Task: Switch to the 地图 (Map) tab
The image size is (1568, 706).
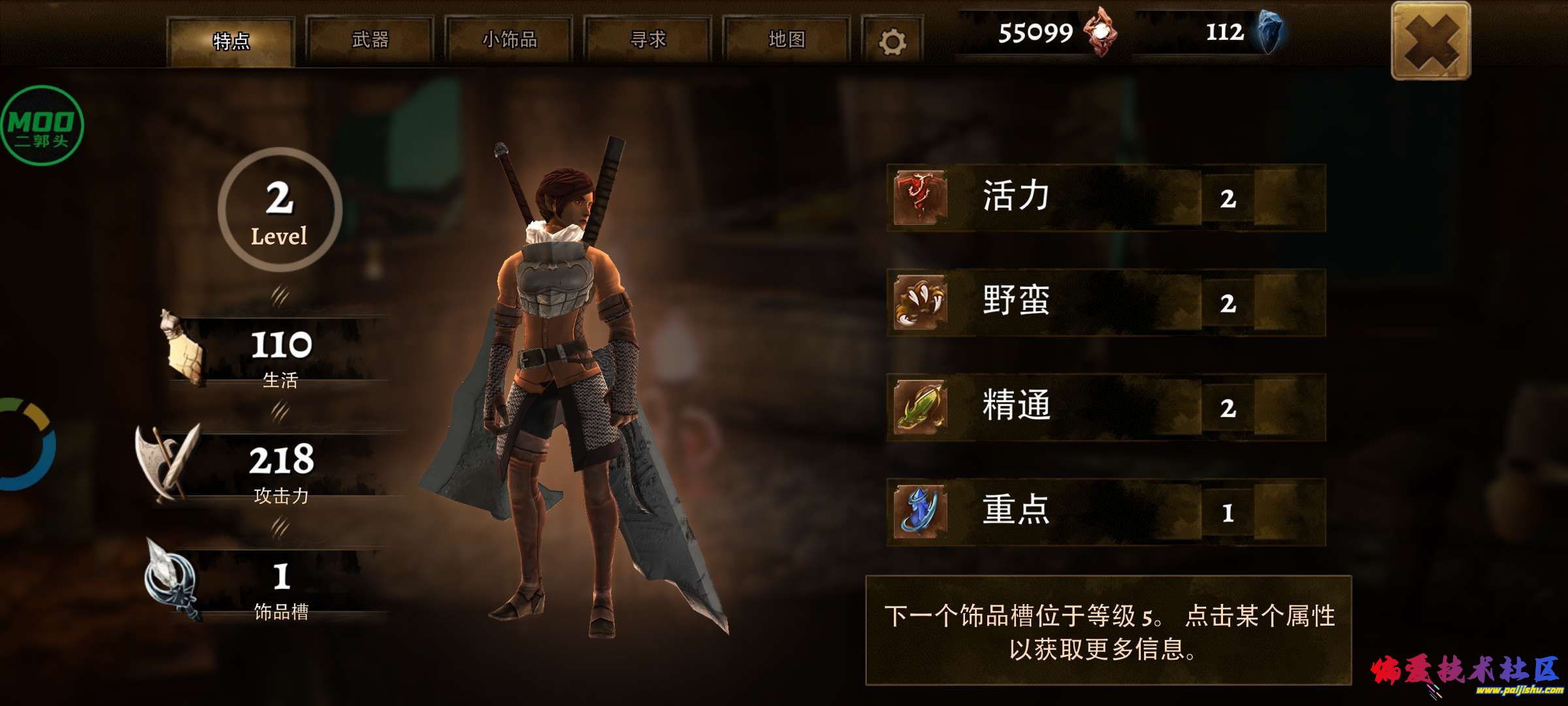Action: tap(790, 41)
